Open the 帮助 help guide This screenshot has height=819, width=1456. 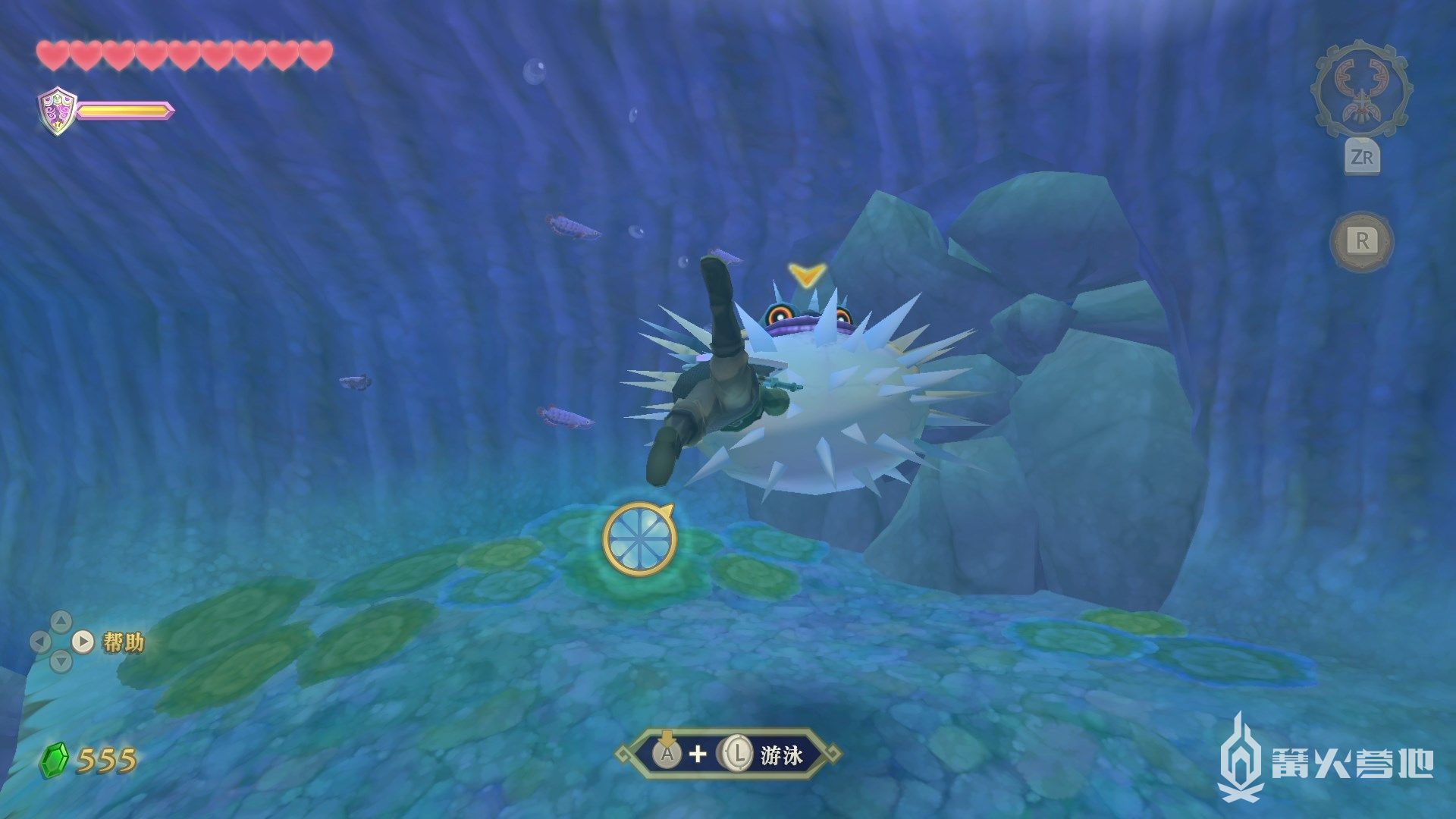click(121, 642)
